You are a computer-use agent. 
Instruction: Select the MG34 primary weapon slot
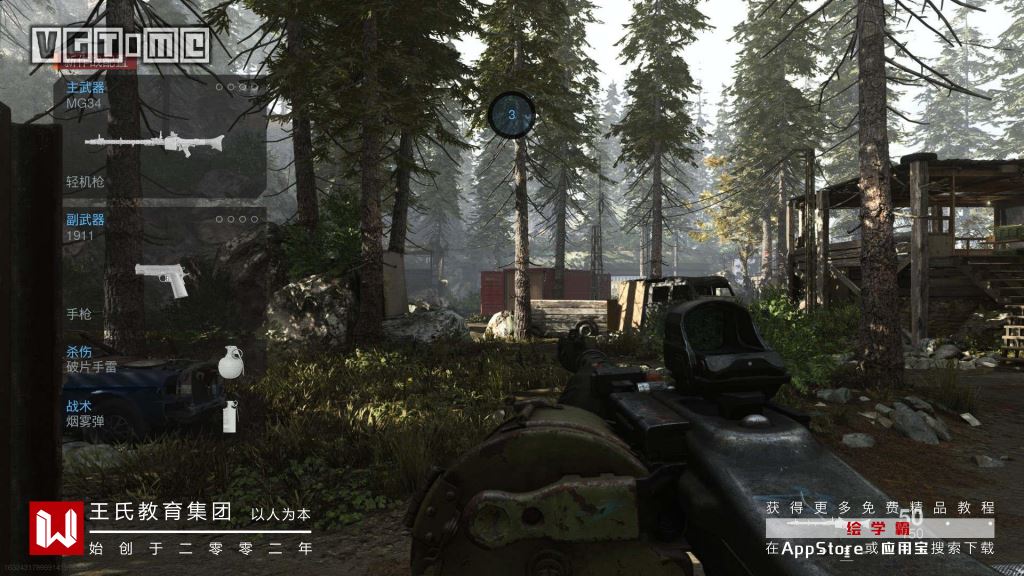[160, 135]
